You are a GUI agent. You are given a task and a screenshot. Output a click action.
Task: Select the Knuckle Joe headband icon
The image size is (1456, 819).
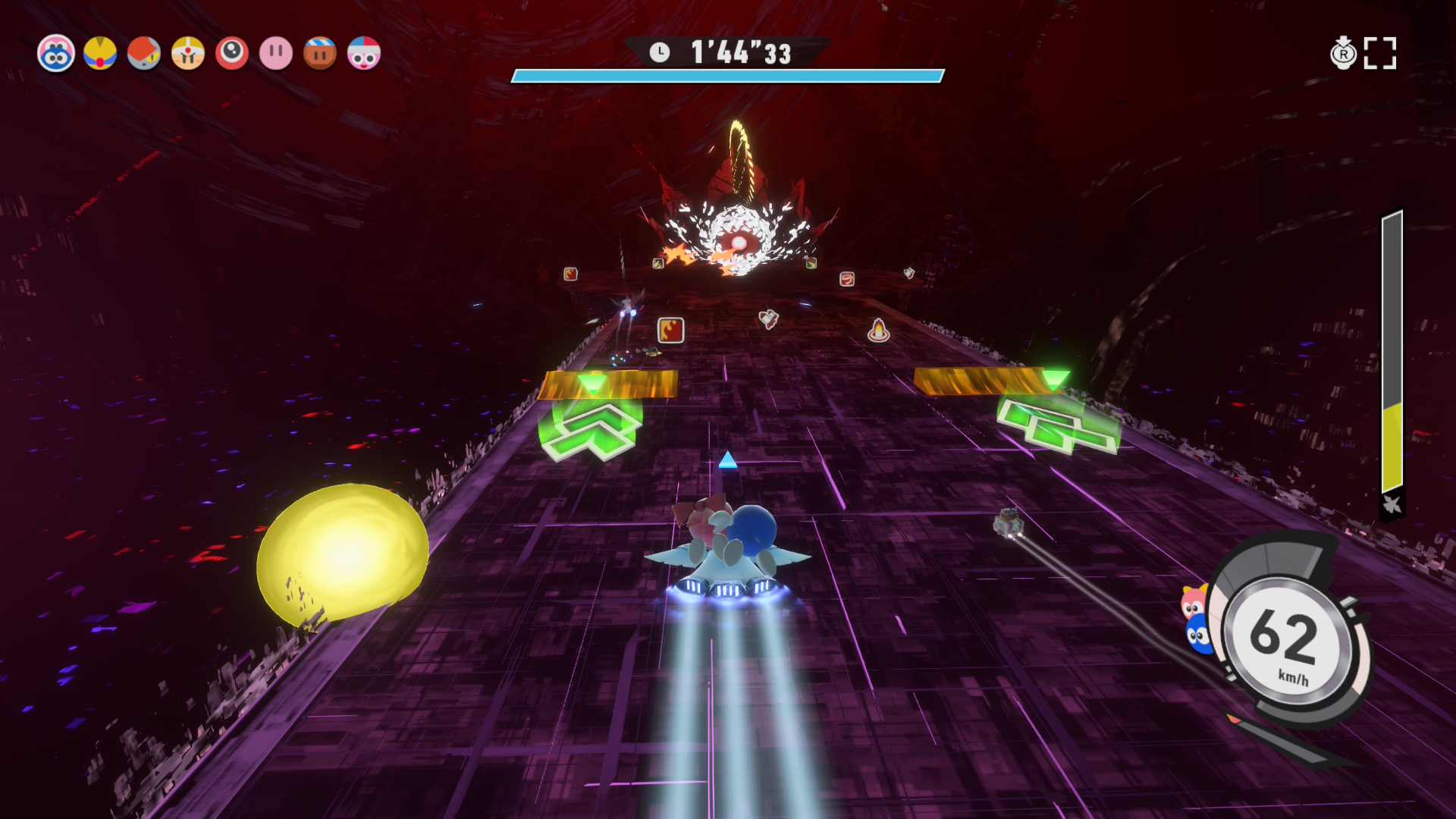pos(188,54)
